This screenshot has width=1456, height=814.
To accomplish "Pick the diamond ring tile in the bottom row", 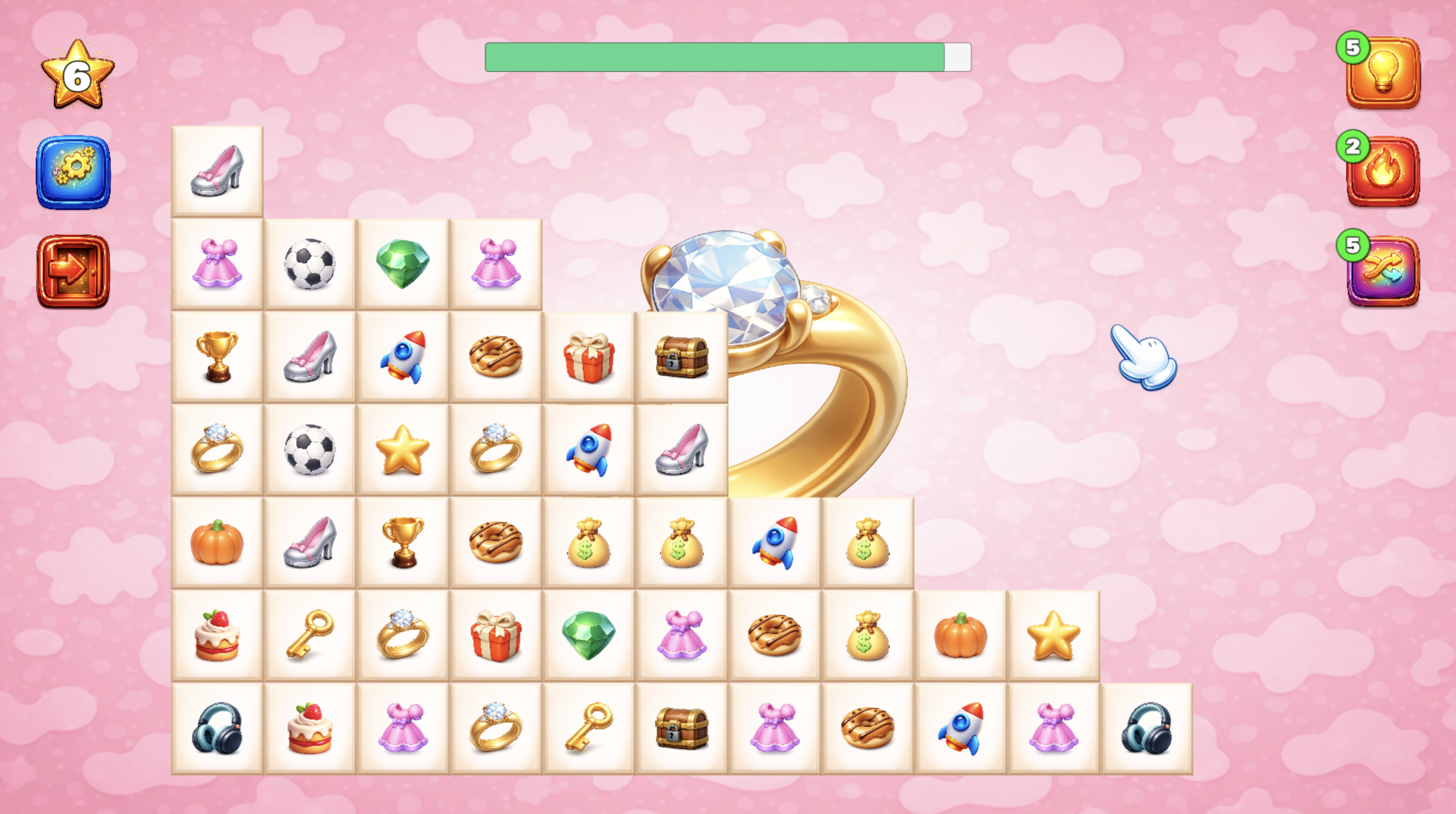I will [496, 727].
